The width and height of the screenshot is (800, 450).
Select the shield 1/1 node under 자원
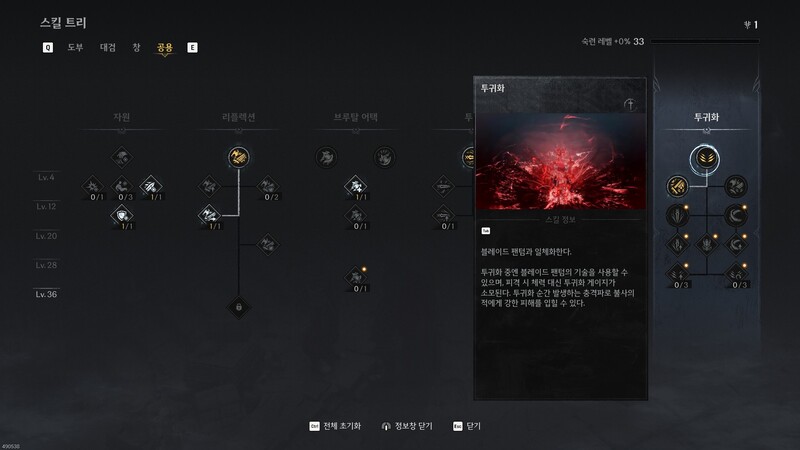(x=122, y=215)
